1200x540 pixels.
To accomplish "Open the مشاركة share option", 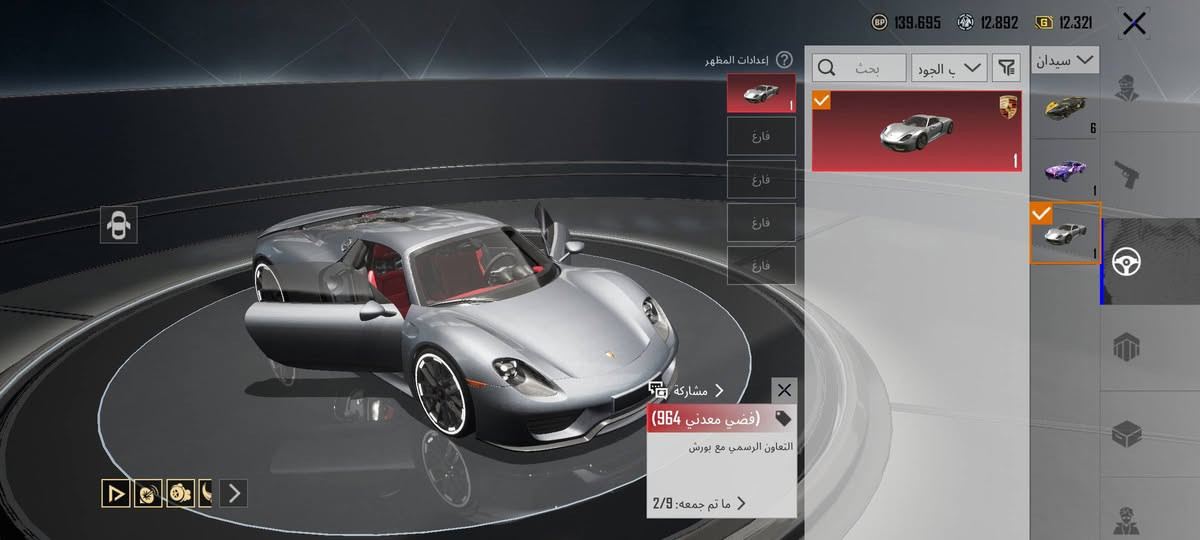I will coord(687,391).
